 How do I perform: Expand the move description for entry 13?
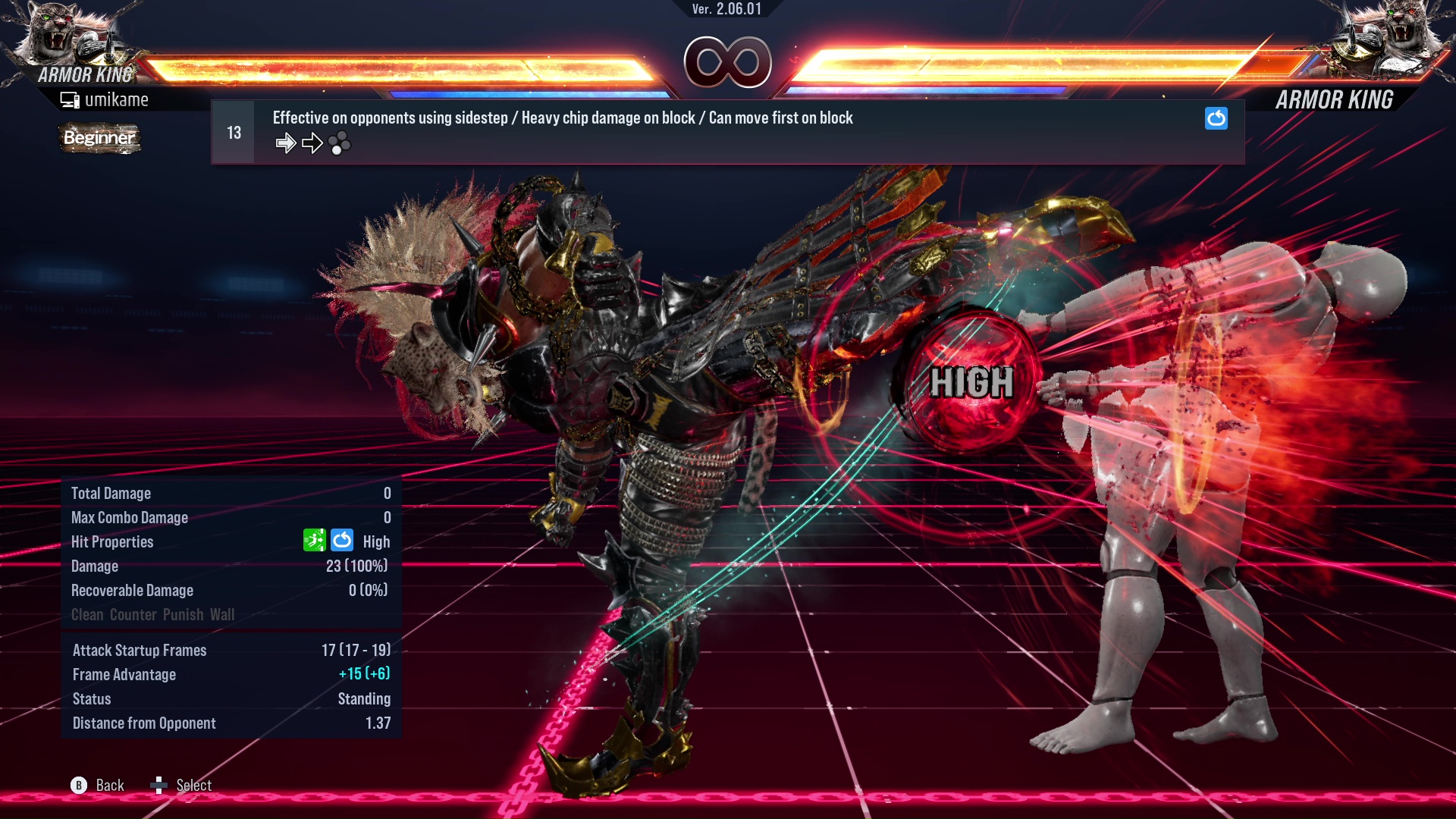[562, 118]
